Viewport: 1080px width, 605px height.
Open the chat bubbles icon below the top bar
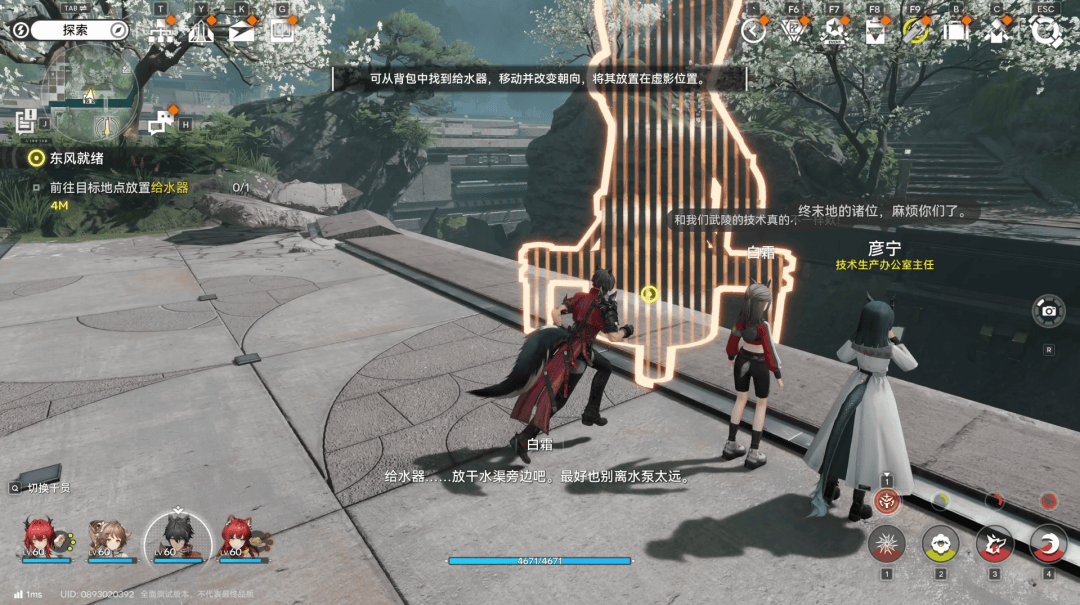(x=161, y=124)
